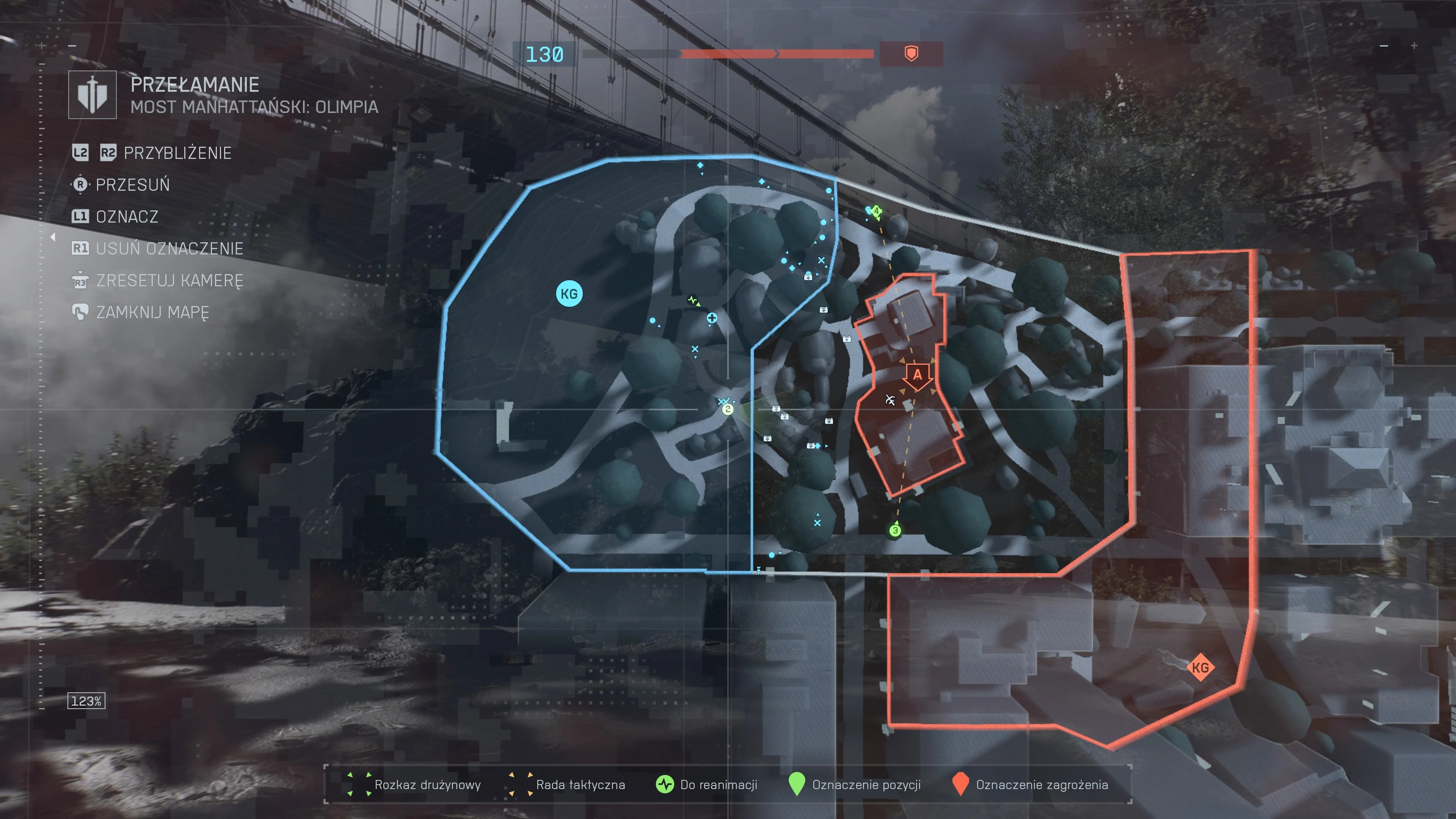The height and width of the screenshot is (819, 1456).
Task: Click the medic cross marker on map
Action: 712,318
